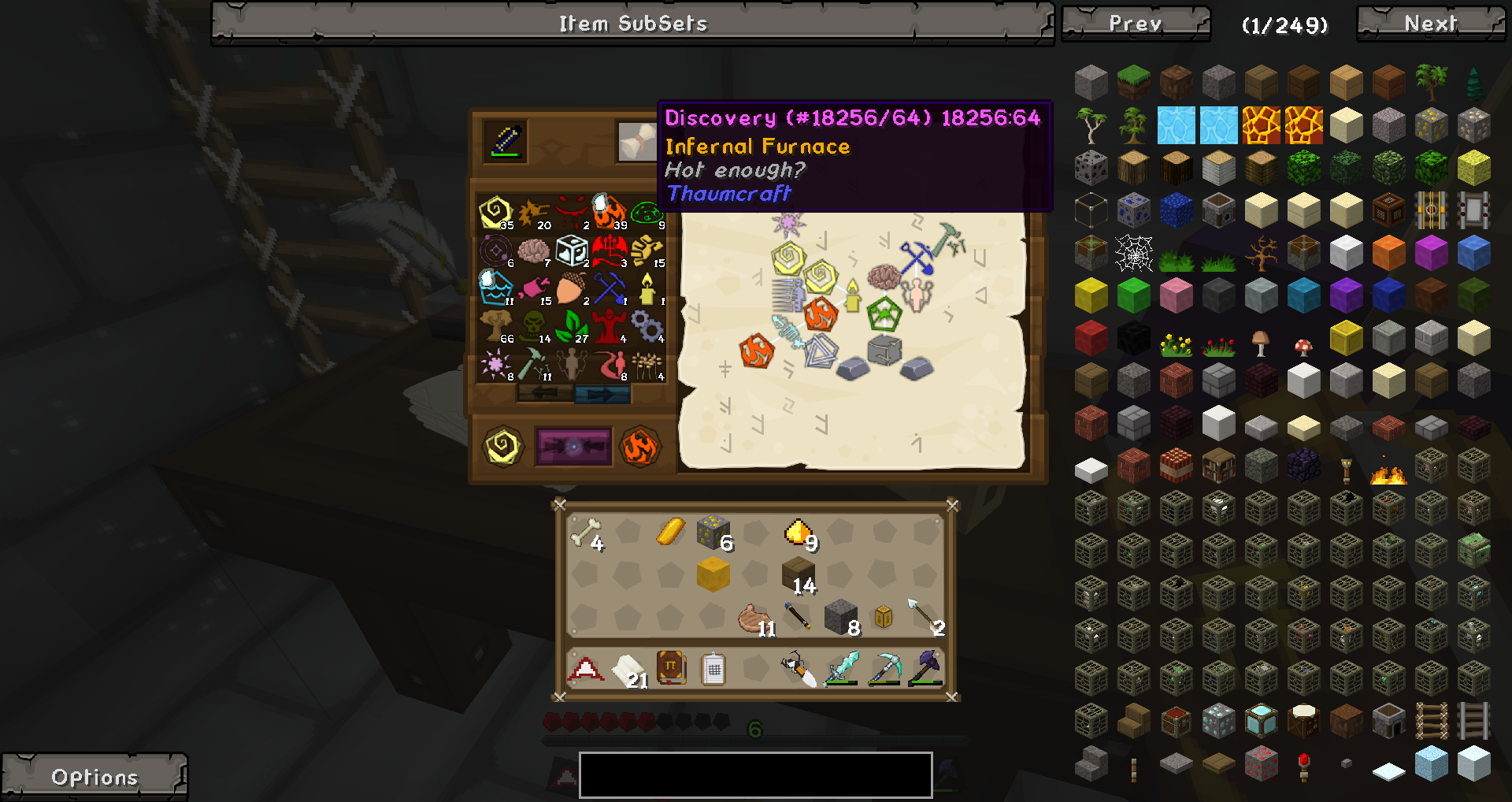Choose the green leaves aspect with 27 points

[571, 325]
